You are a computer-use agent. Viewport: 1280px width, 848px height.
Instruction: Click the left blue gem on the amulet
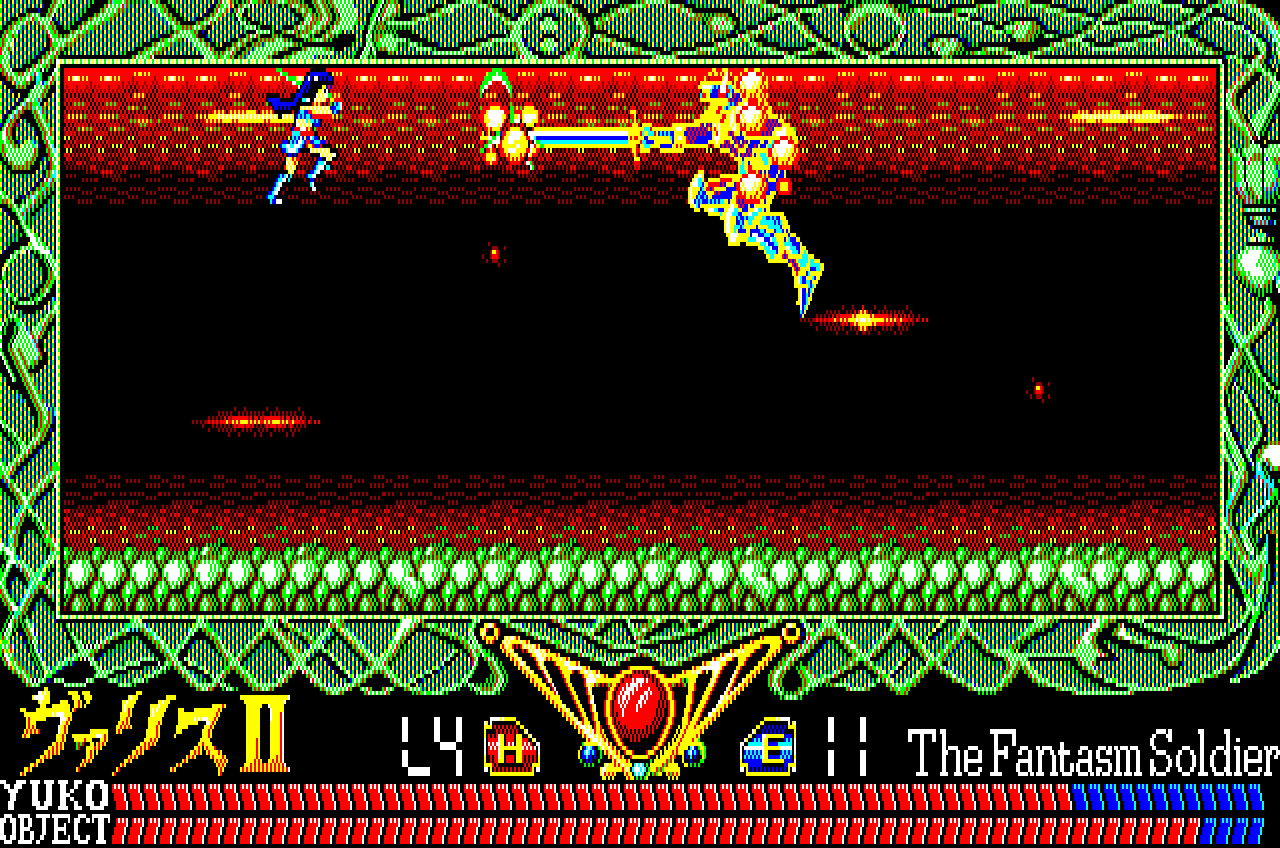589,752
